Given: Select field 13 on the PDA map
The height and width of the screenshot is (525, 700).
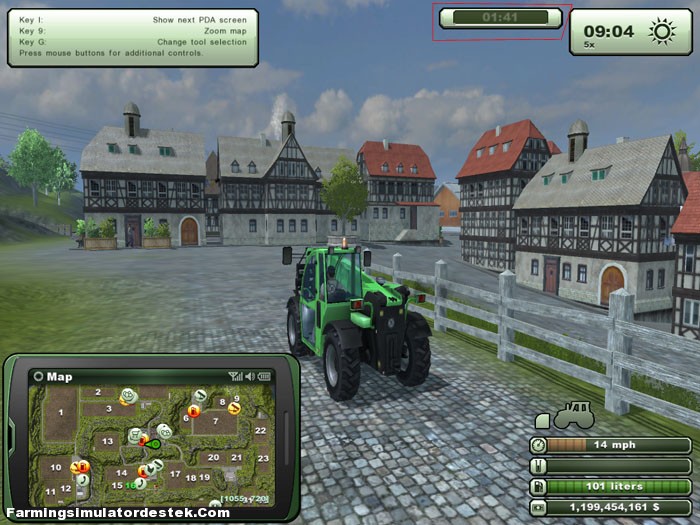Looking at the screenshot, I should click(x=108, y=441).
